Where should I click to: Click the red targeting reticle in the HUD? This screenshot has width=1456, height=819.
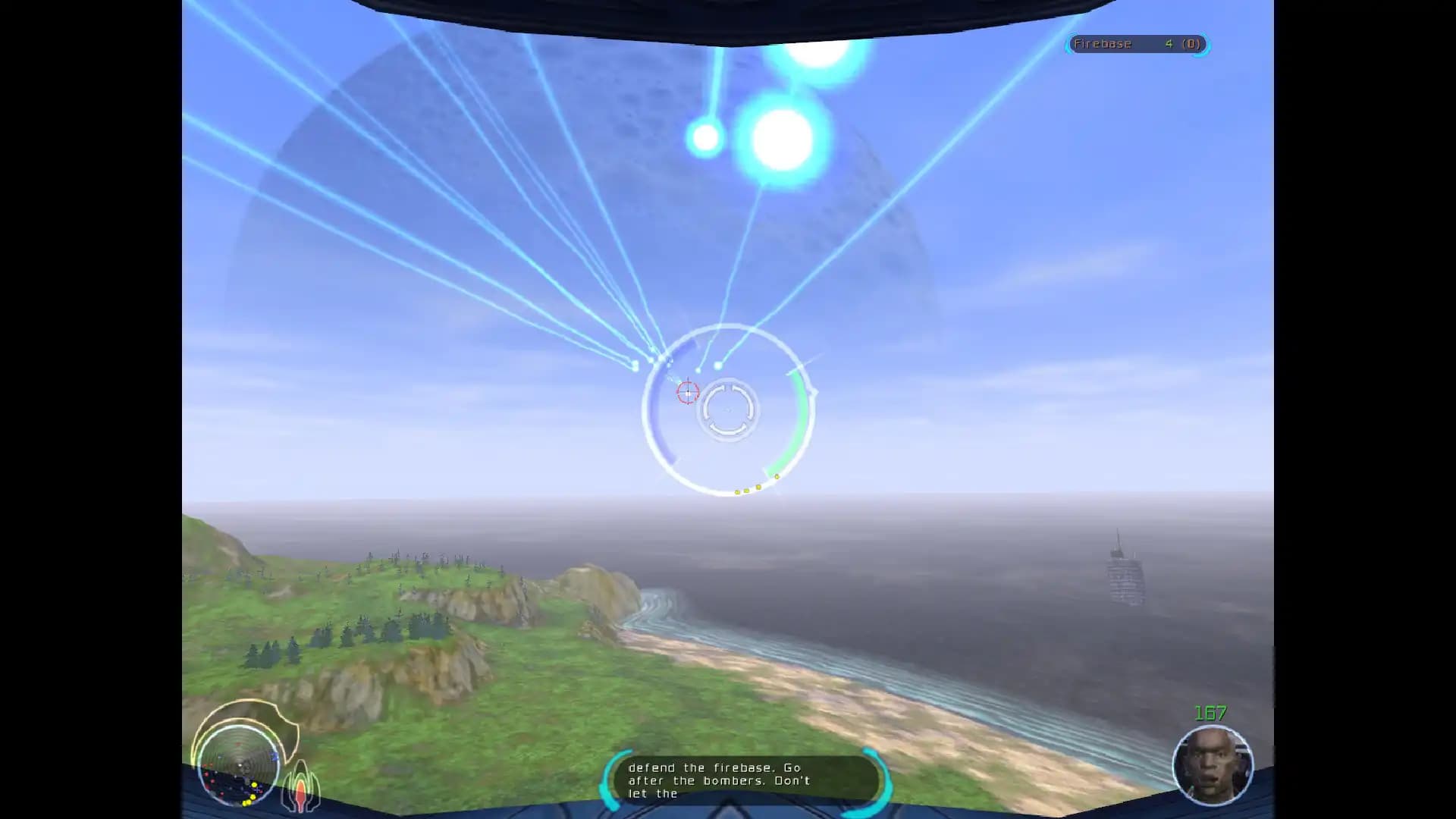pos(687,393)
